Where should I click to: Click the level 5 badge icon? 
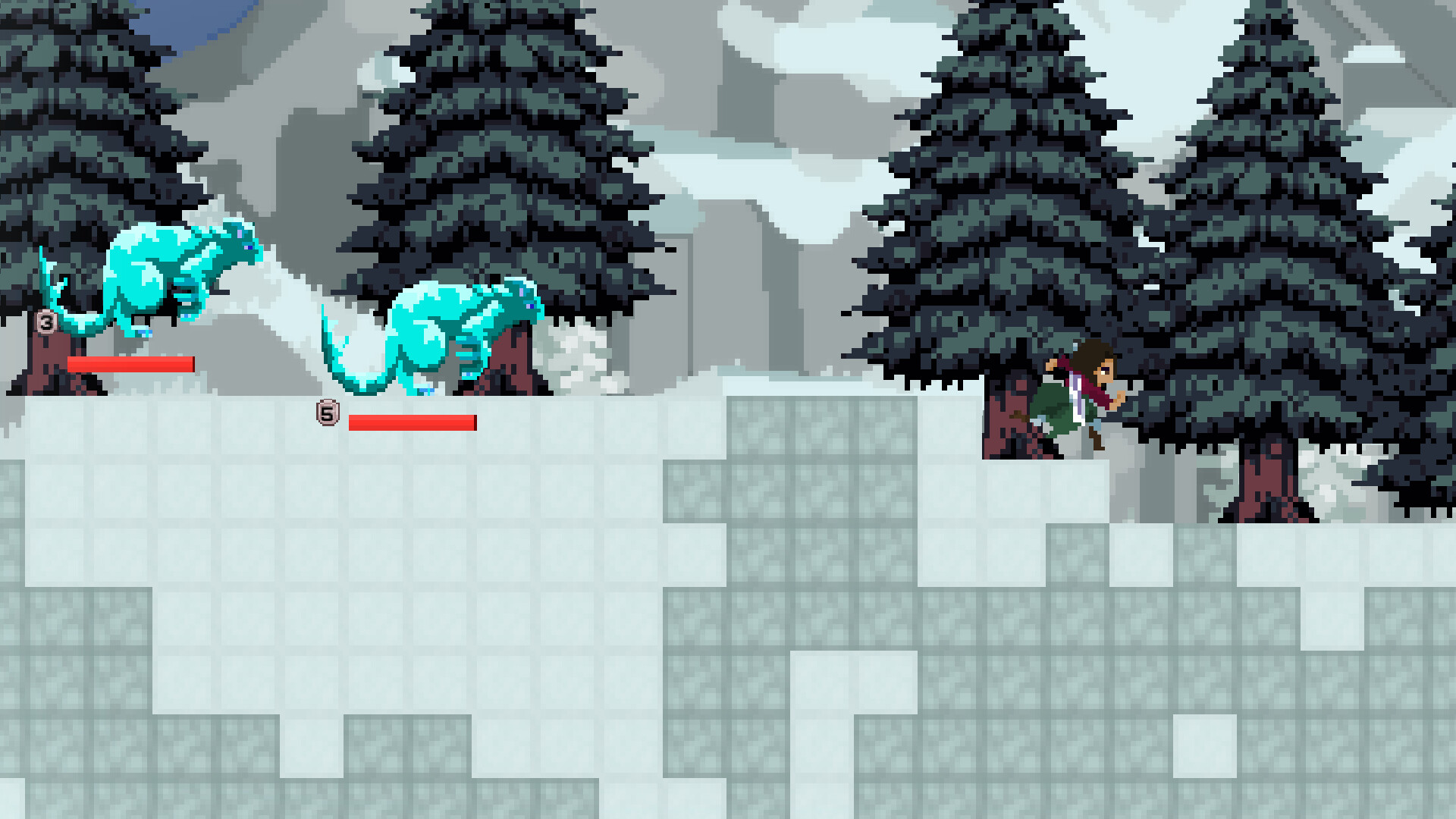tap(326, 413)
